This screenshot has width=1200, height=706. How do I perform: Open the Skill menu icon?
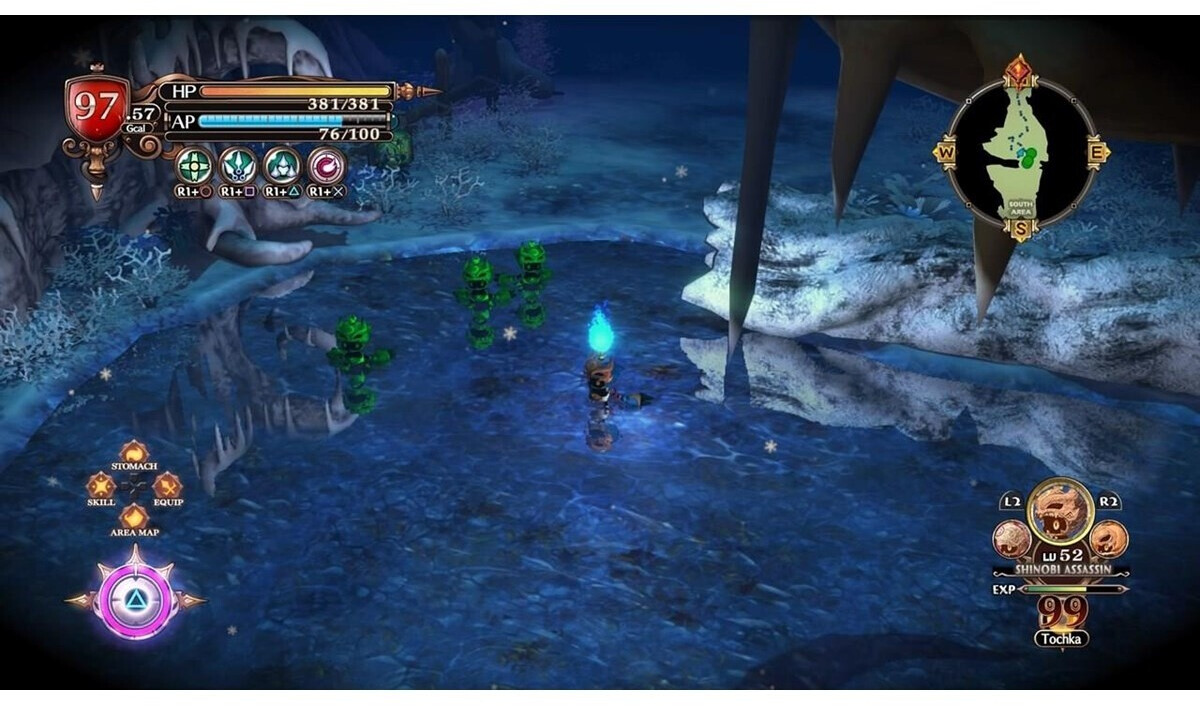pyautogui.click(x=101, y=485)
